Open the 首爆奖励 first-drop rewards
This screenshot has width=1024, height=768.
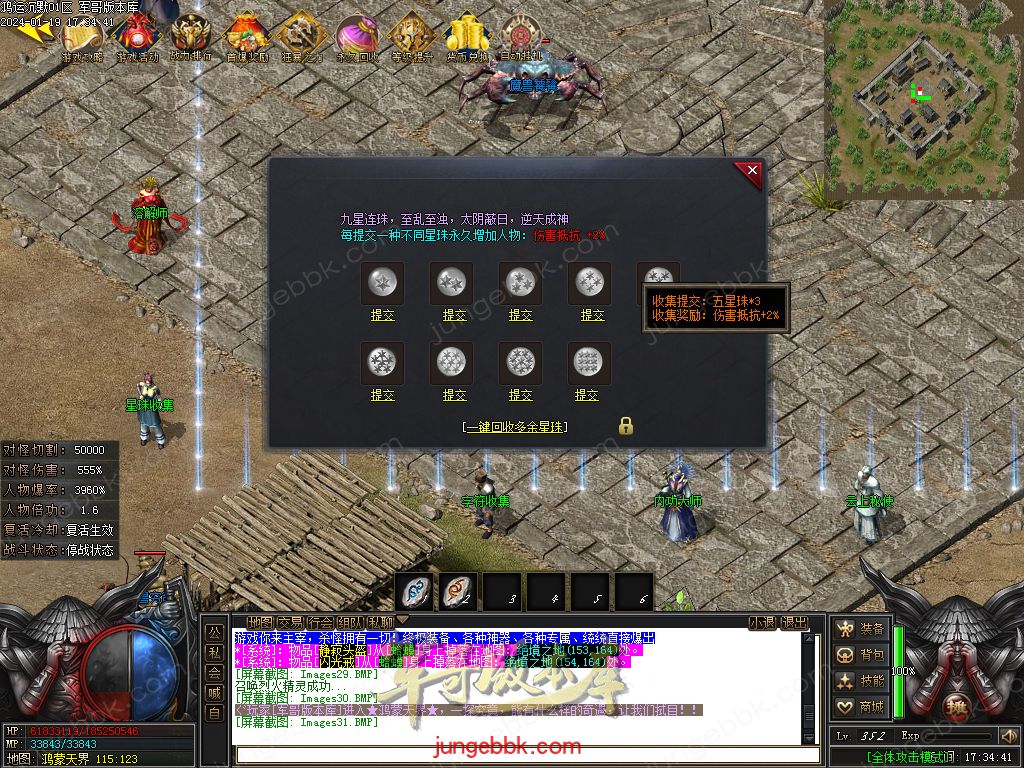246,38
